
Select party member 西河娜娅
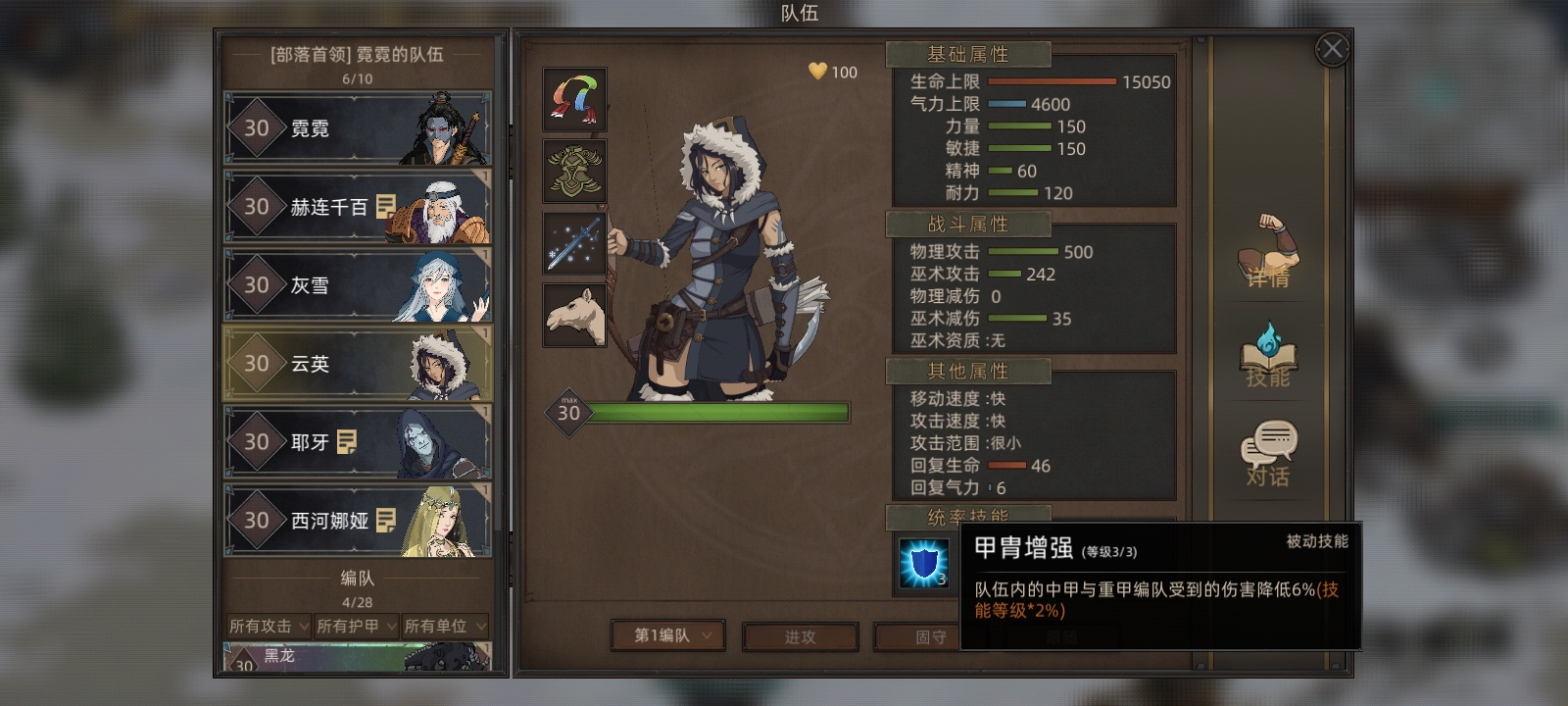pyautogui.click(x=358, y=521)
